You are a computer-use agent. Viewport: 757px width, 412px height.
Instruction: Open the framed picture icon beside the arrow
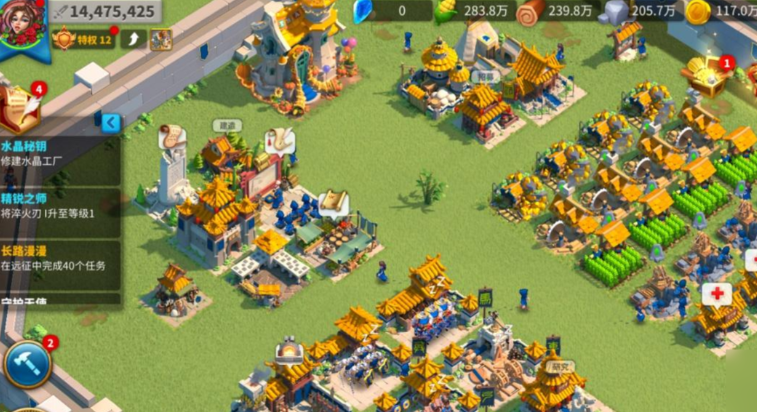click(160, 40)
